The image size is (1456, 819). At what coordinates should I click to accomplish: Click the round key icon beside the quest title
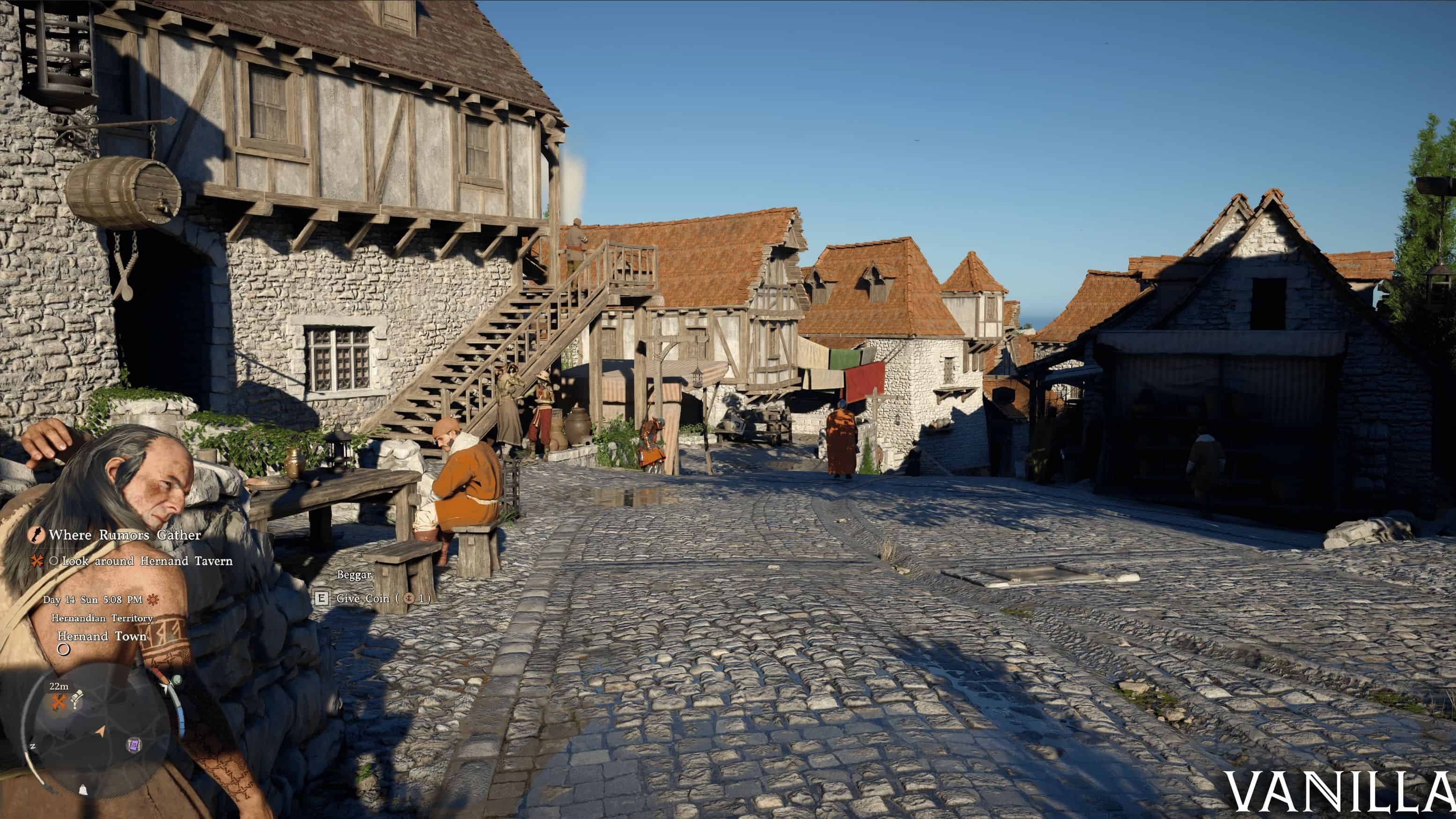click(x=36, y=535)
